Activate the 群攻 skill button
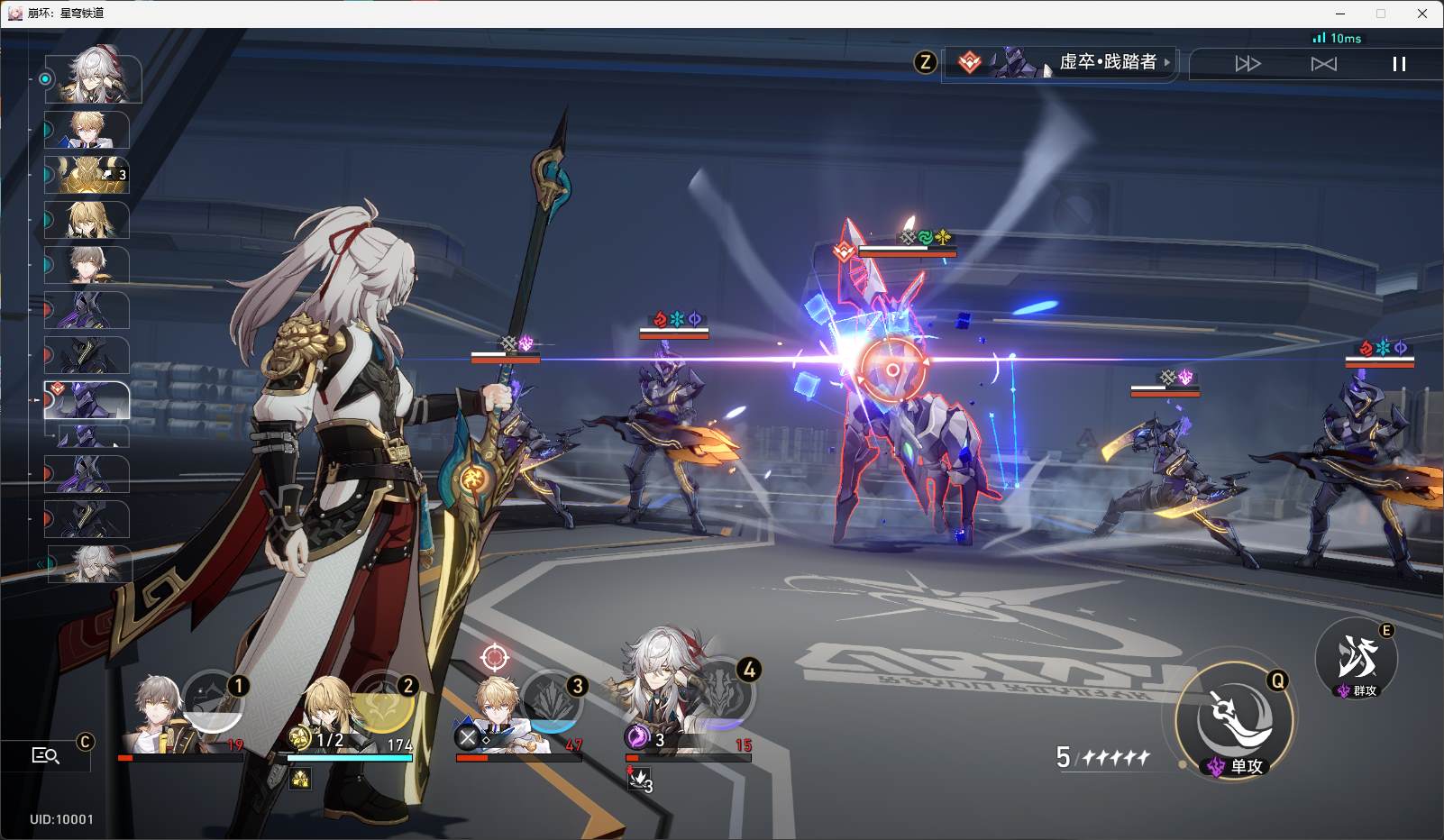 tap(1357, 660)
